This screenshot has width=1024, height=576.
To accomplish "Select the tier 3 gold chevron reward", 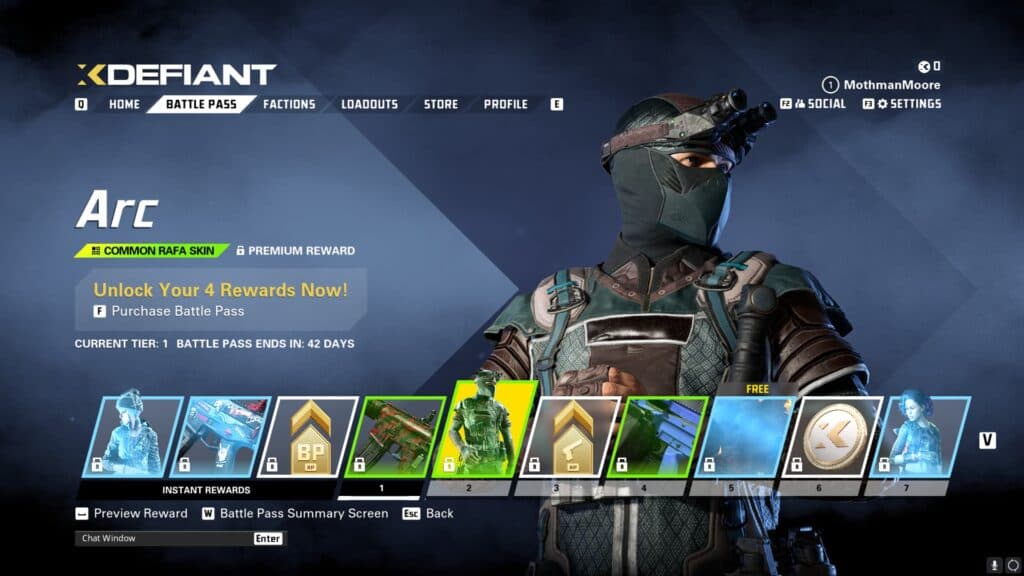I will 575,436.
